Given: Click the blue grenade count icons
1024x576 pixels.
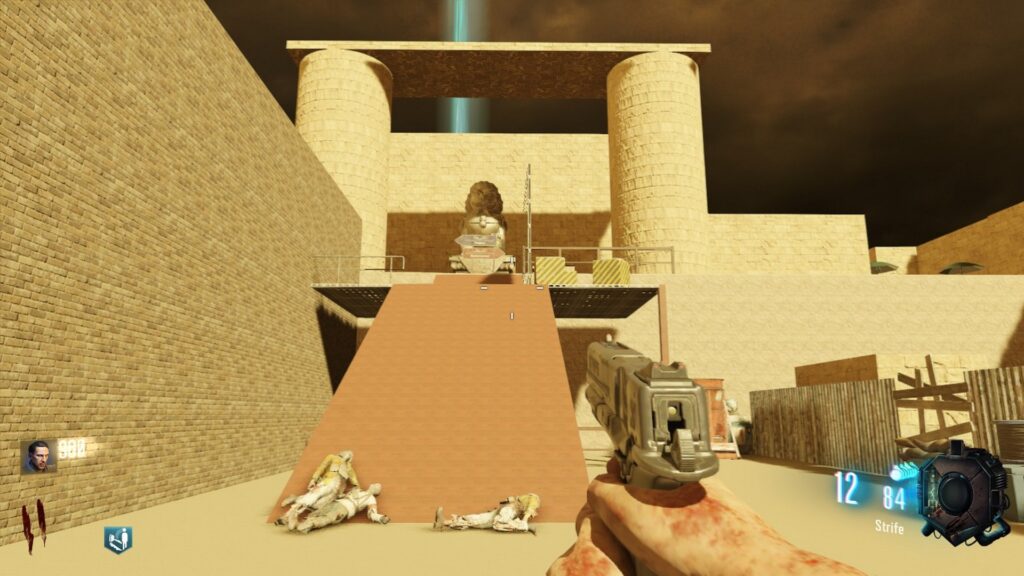Looking at the screenshot, I should (x=904, y=469).
